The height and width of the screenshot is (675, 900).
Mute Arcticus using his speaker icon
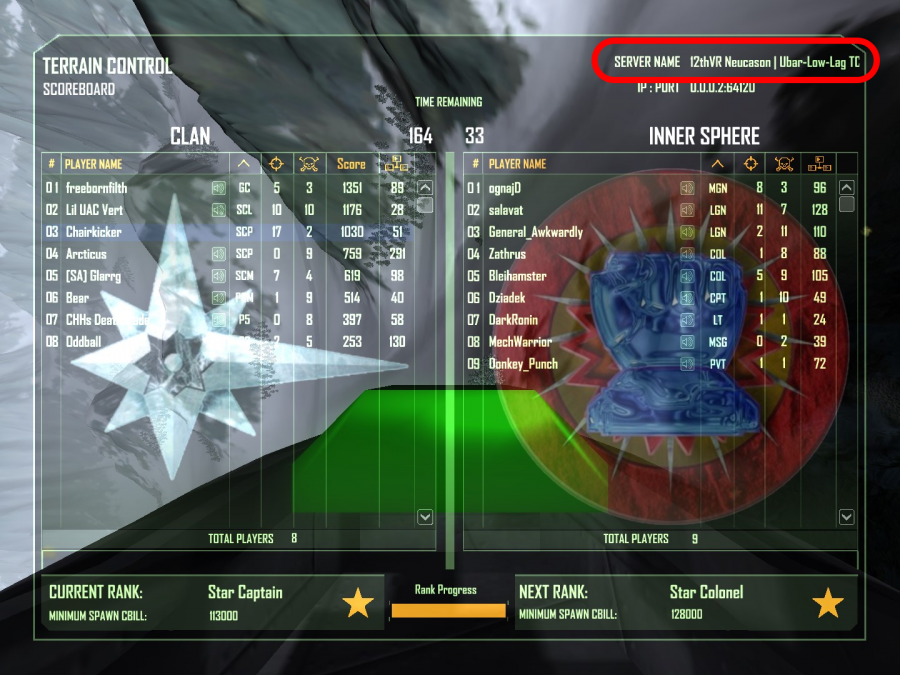point(218,254)
